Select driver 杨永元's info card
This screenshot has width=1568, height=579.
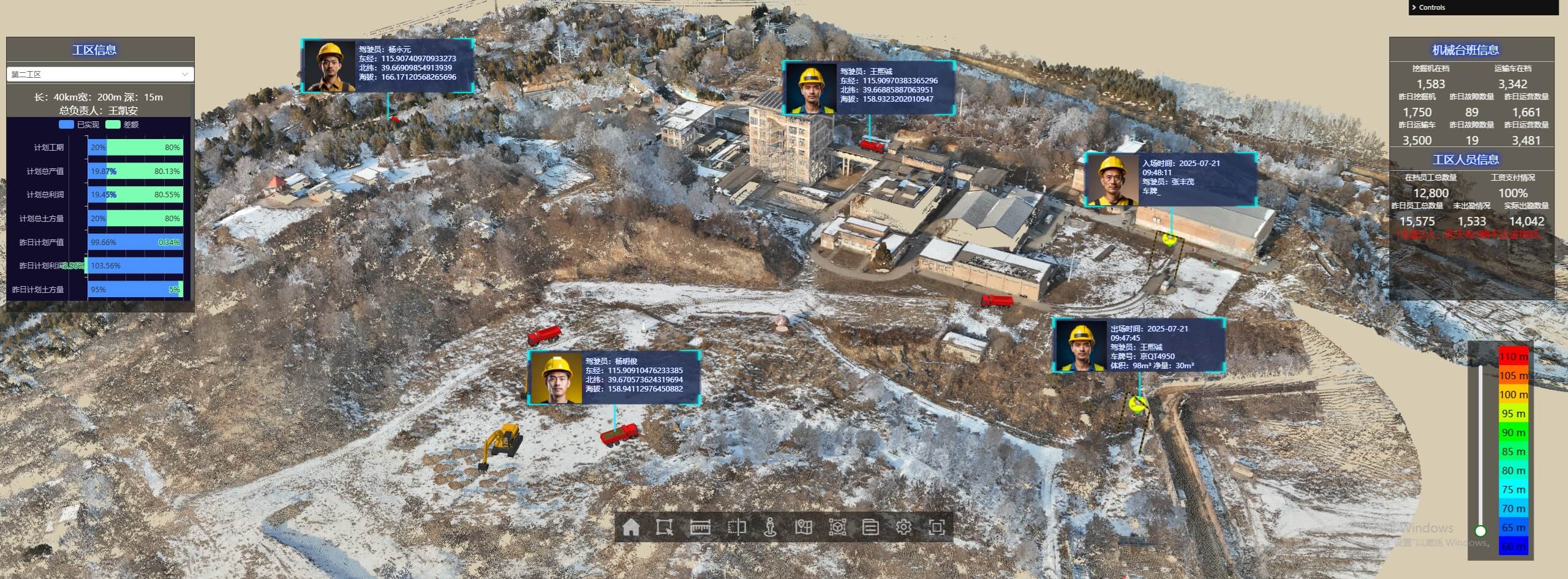coord(388,66)
